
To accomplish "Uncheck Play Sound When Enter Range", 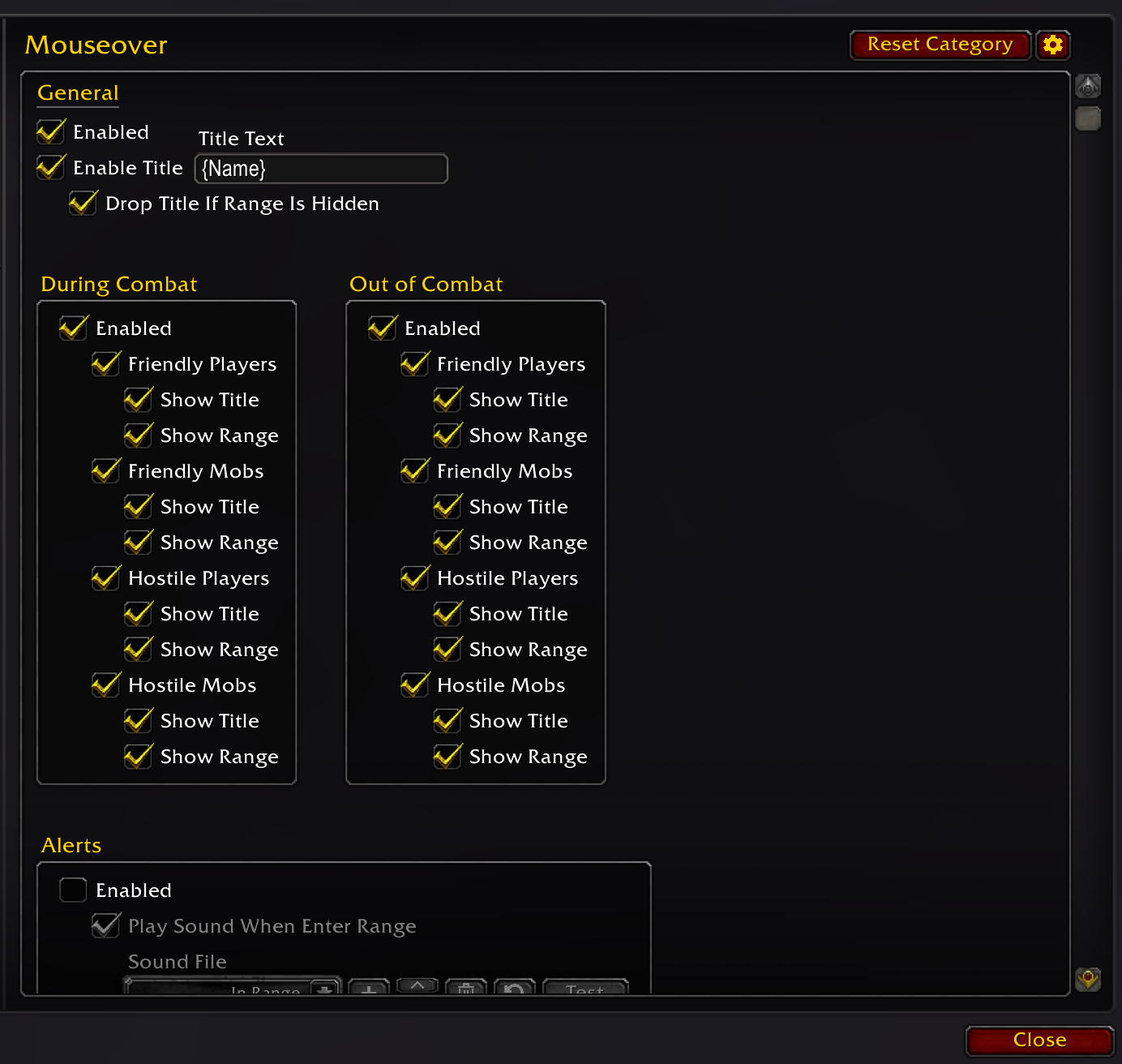I will point(106,925).
